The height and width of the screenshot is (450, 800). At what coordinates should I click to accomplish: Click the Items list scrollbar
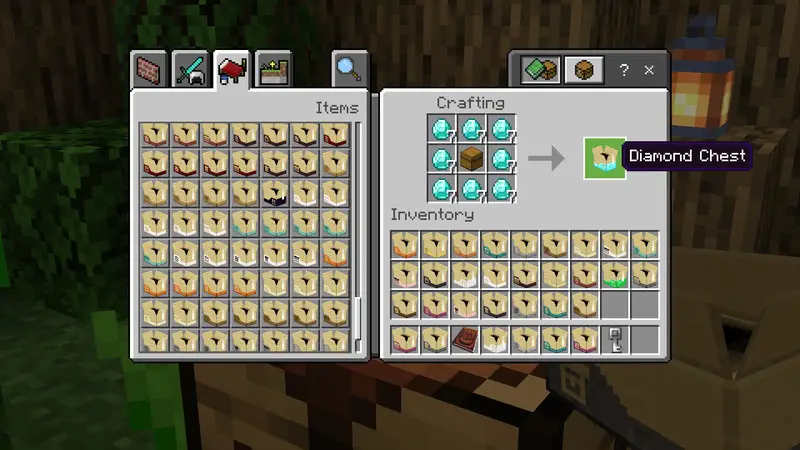357,320
